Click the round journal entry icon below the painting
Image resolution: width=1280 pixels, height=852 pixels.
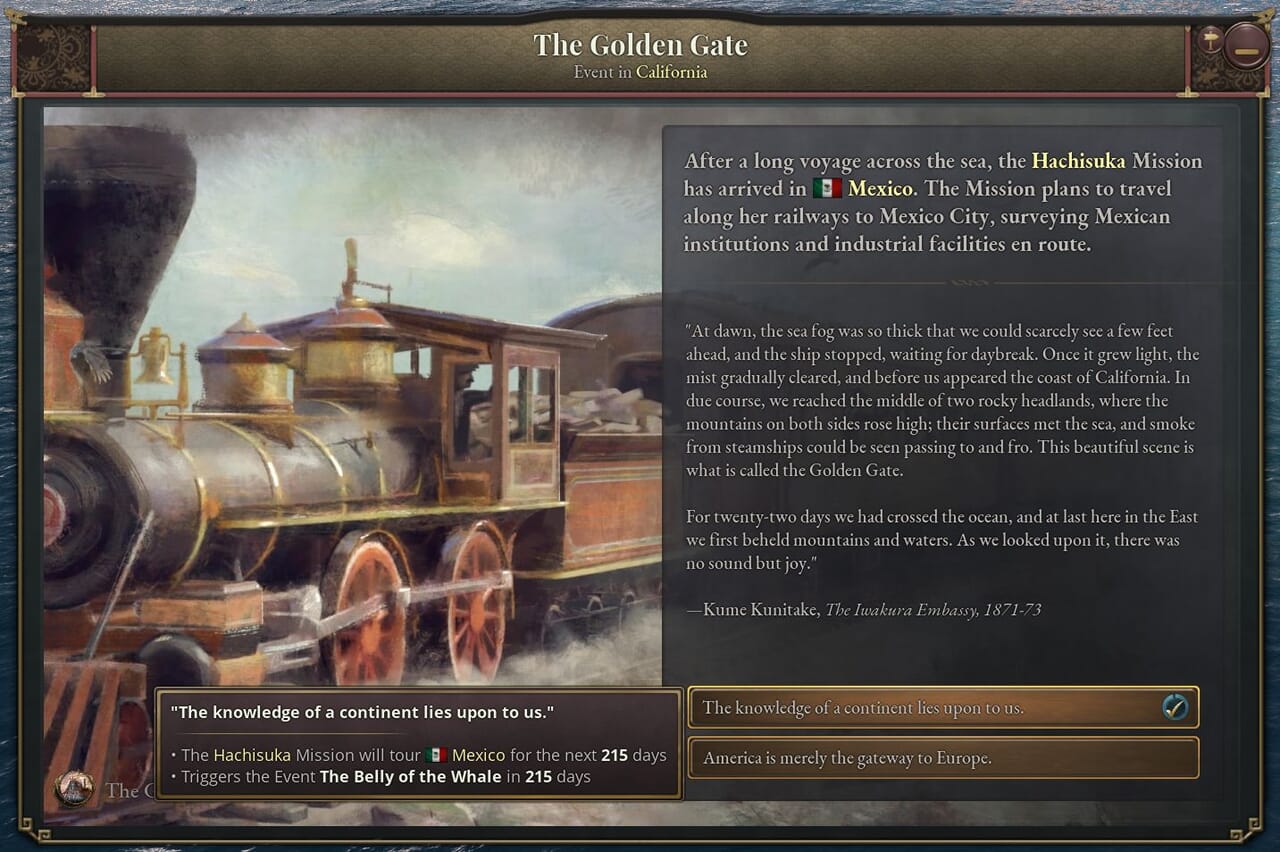(73, 789)
